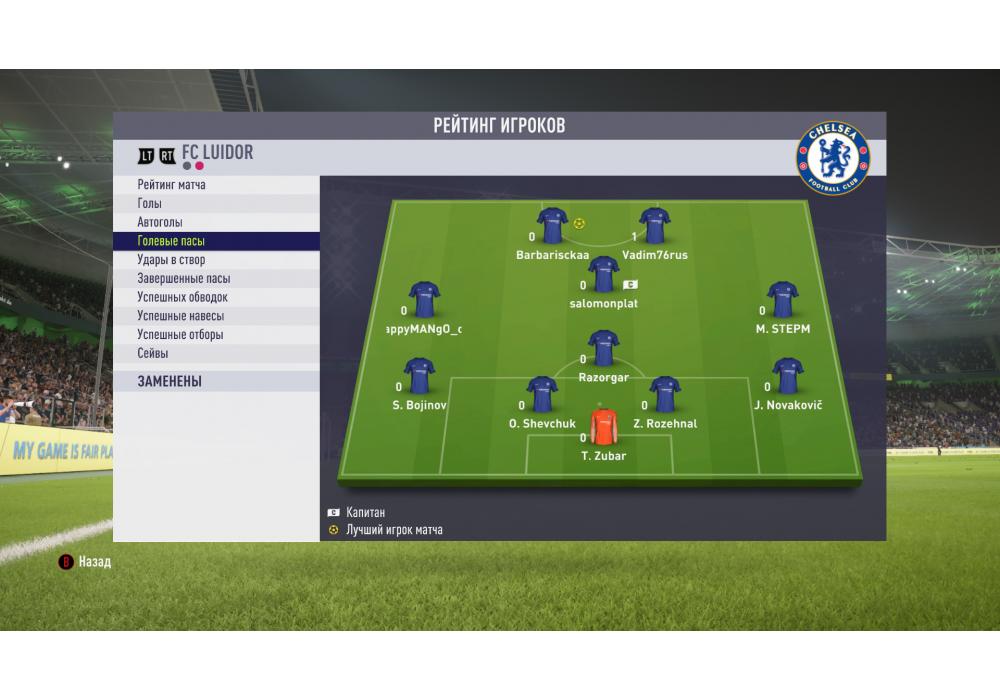Viewport: 1000px width, 700px height.
Task: Pick defender O. Shevchuk's shirt
Action: click(541, 395)
